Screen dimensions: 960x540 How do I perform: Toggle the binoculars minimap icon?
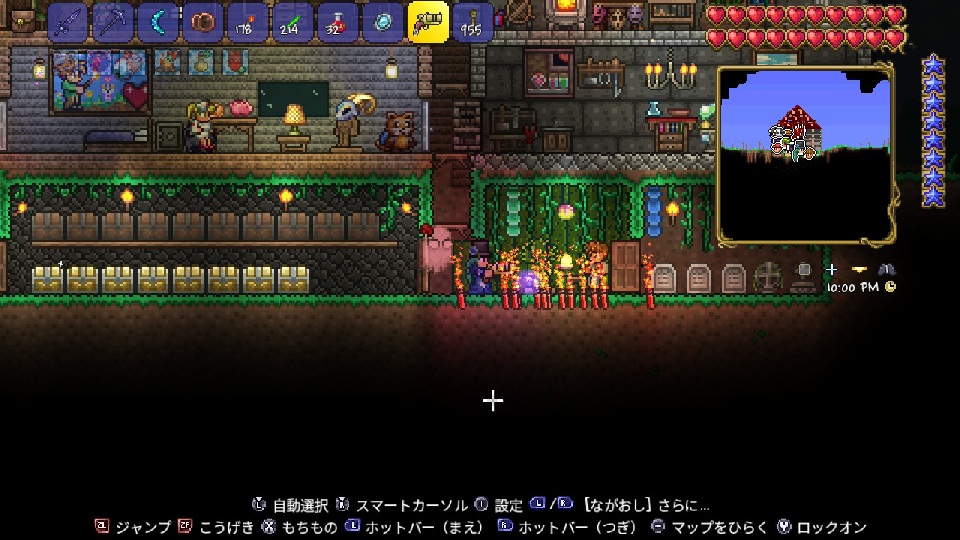886,270
